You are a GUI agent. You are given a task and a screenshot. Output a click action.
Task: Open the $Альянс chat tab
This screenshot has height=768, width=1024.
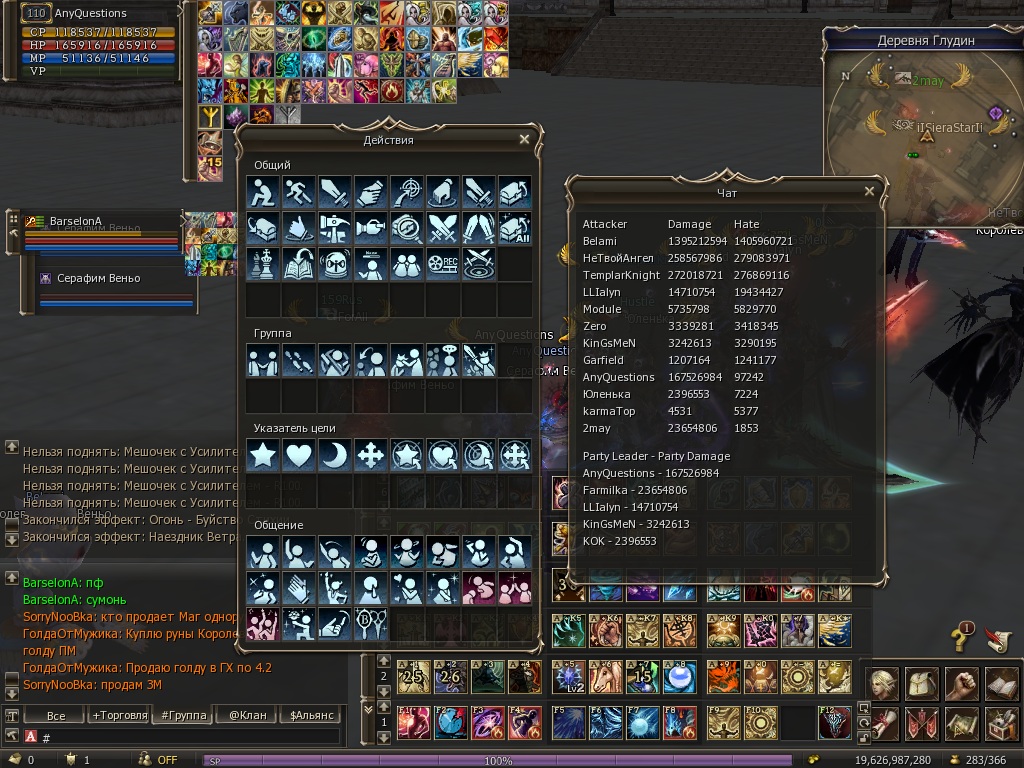click(x=313, y=715)
